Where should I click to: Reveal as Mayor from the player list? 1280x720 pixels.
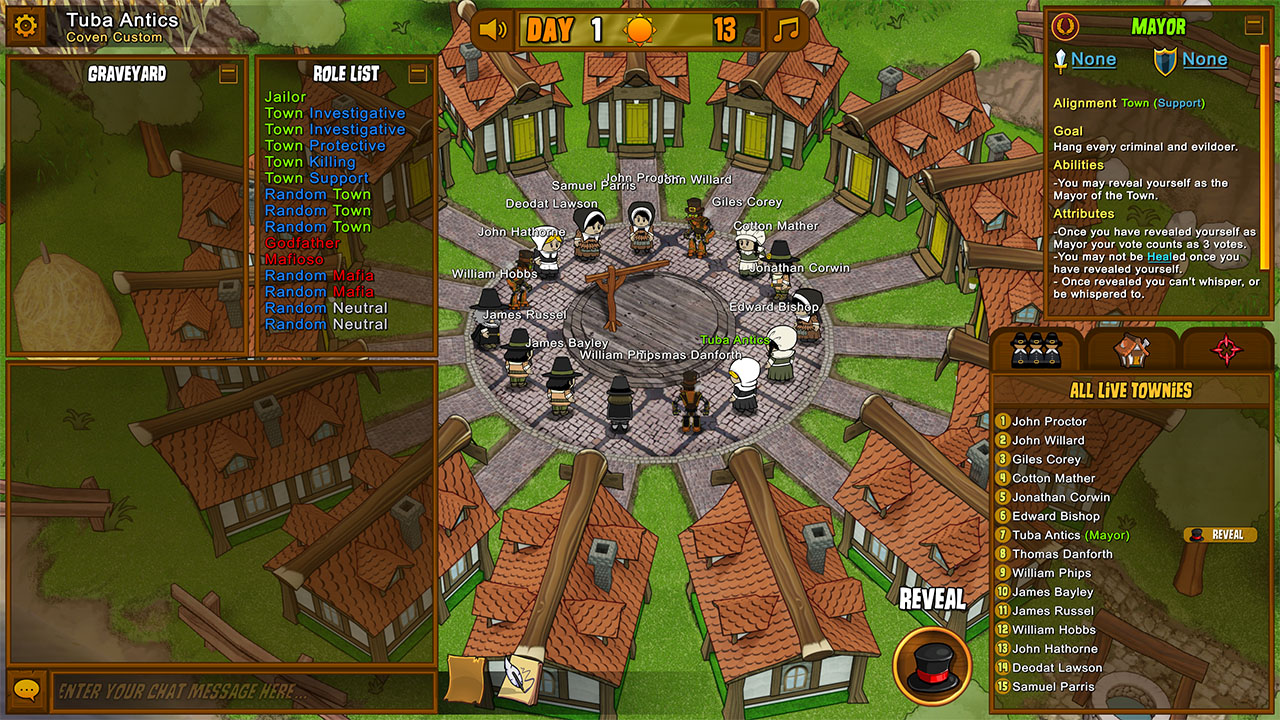click(x=1220, y=535)
